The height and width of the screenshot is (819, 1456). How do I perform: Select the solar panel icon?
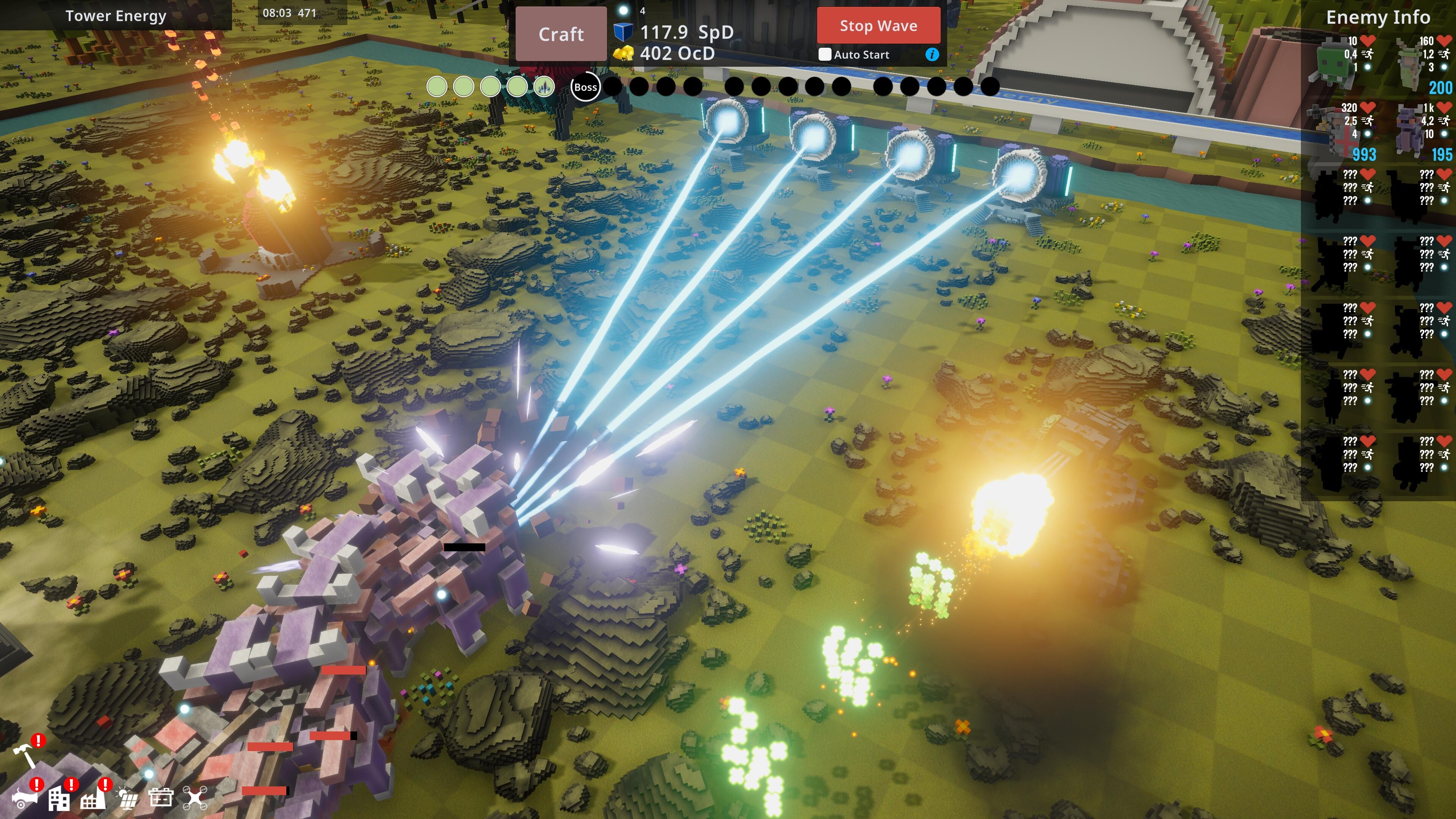pyautogui.click(x=128, y=800)
